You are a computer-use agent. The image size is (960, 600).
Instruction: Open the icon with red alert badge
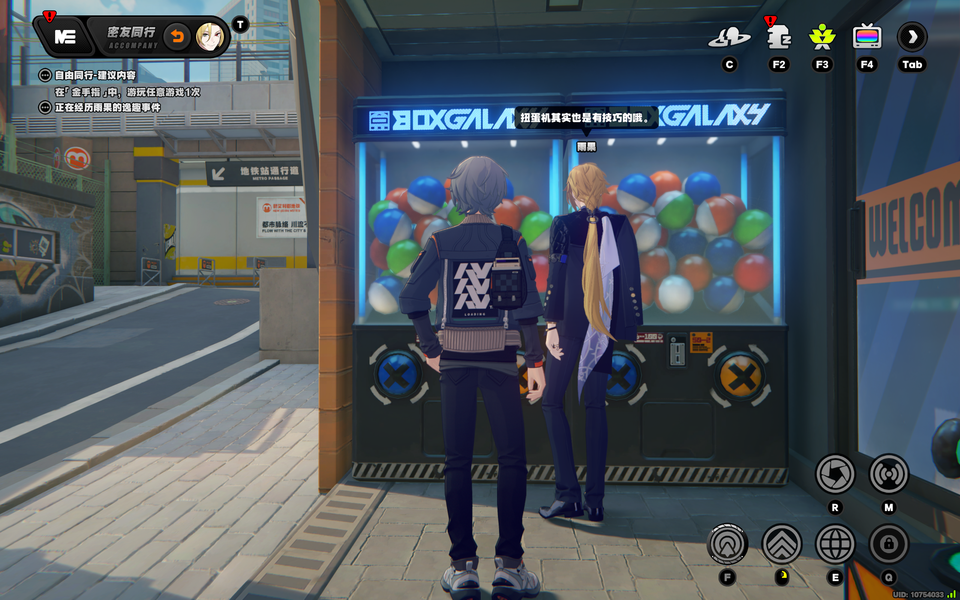pyautogui.click(x=779, y=38)
